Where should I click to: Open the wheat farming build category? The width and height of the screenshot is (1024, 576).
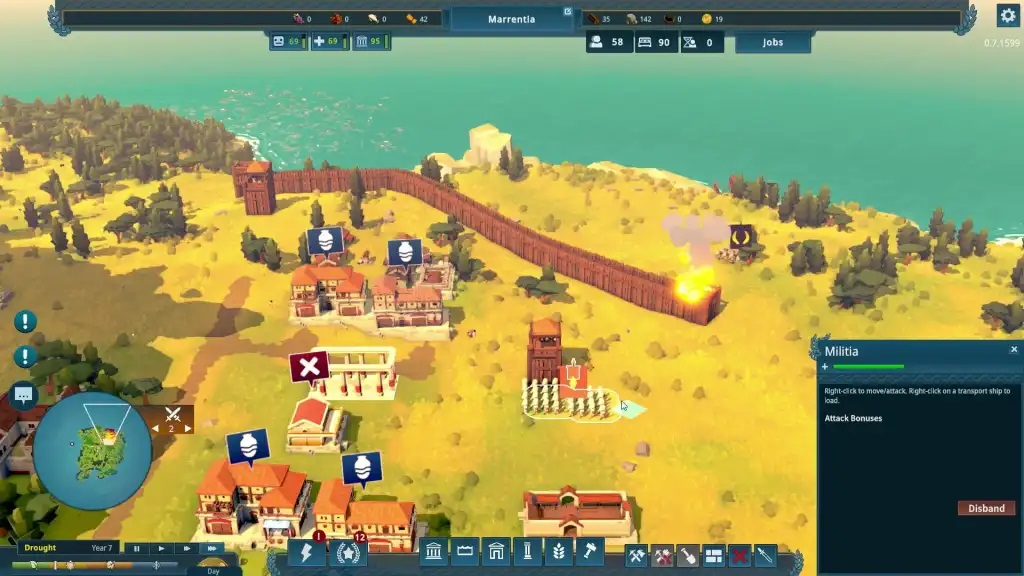point(558,553)
